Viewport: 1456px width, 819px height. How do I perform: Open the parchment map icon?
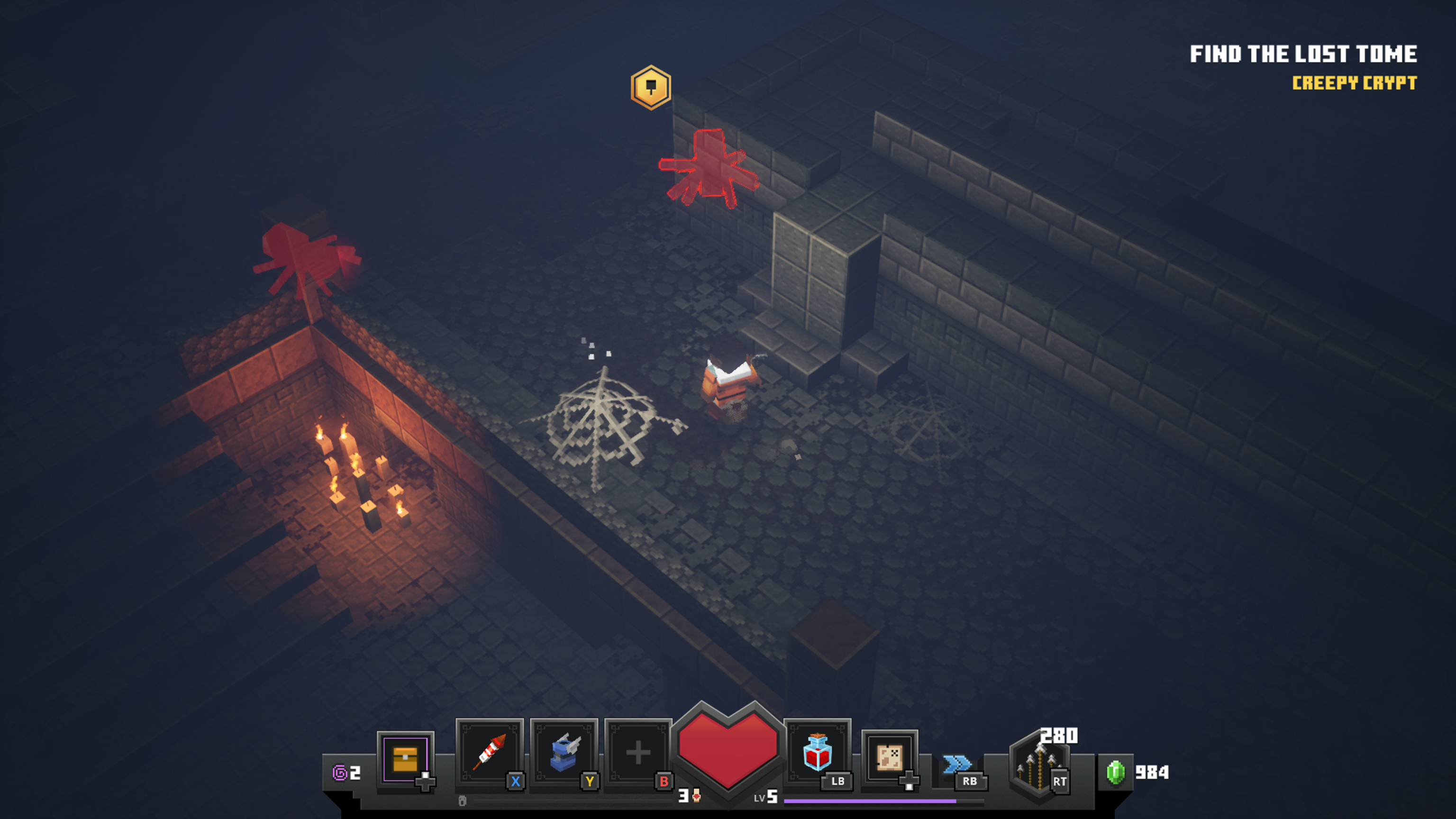(x=889, y=757)
